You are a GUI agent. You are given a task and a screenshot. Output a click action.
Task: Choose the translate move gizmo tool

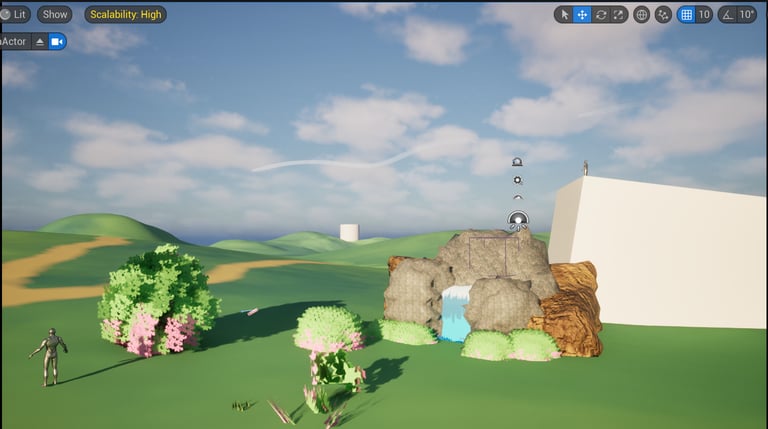click(x=582, y=15)
